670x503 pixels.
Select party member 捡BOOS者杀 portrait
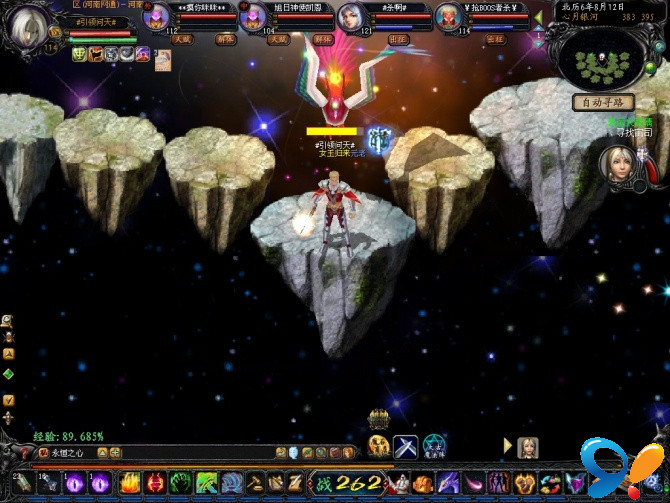[x=447, y=19]
